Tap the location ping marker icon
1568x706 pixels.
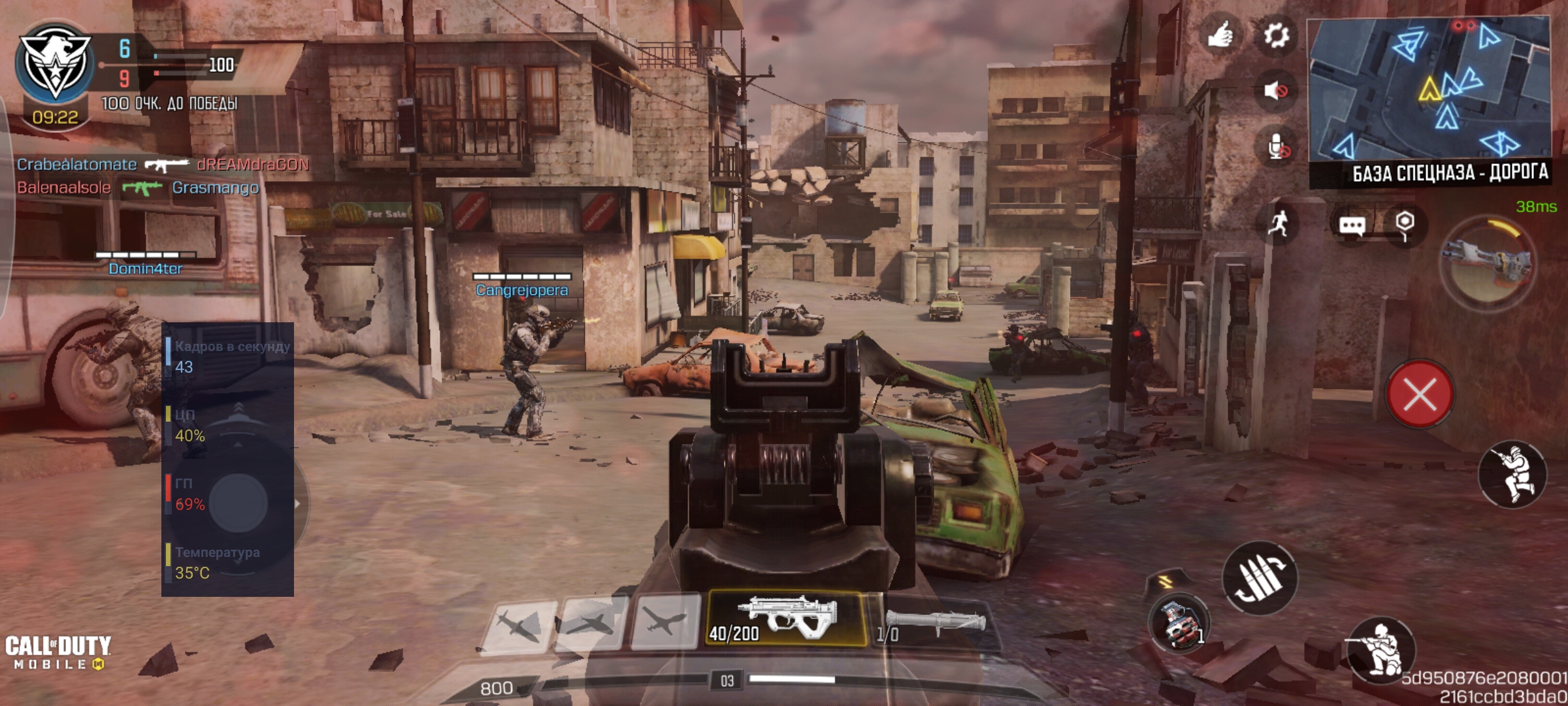pos(1405,224)
